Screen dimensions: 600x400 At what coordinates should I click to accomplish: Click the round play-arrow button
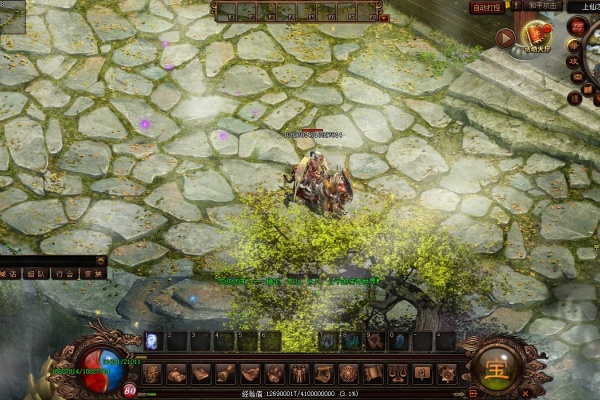click(506, 38)
